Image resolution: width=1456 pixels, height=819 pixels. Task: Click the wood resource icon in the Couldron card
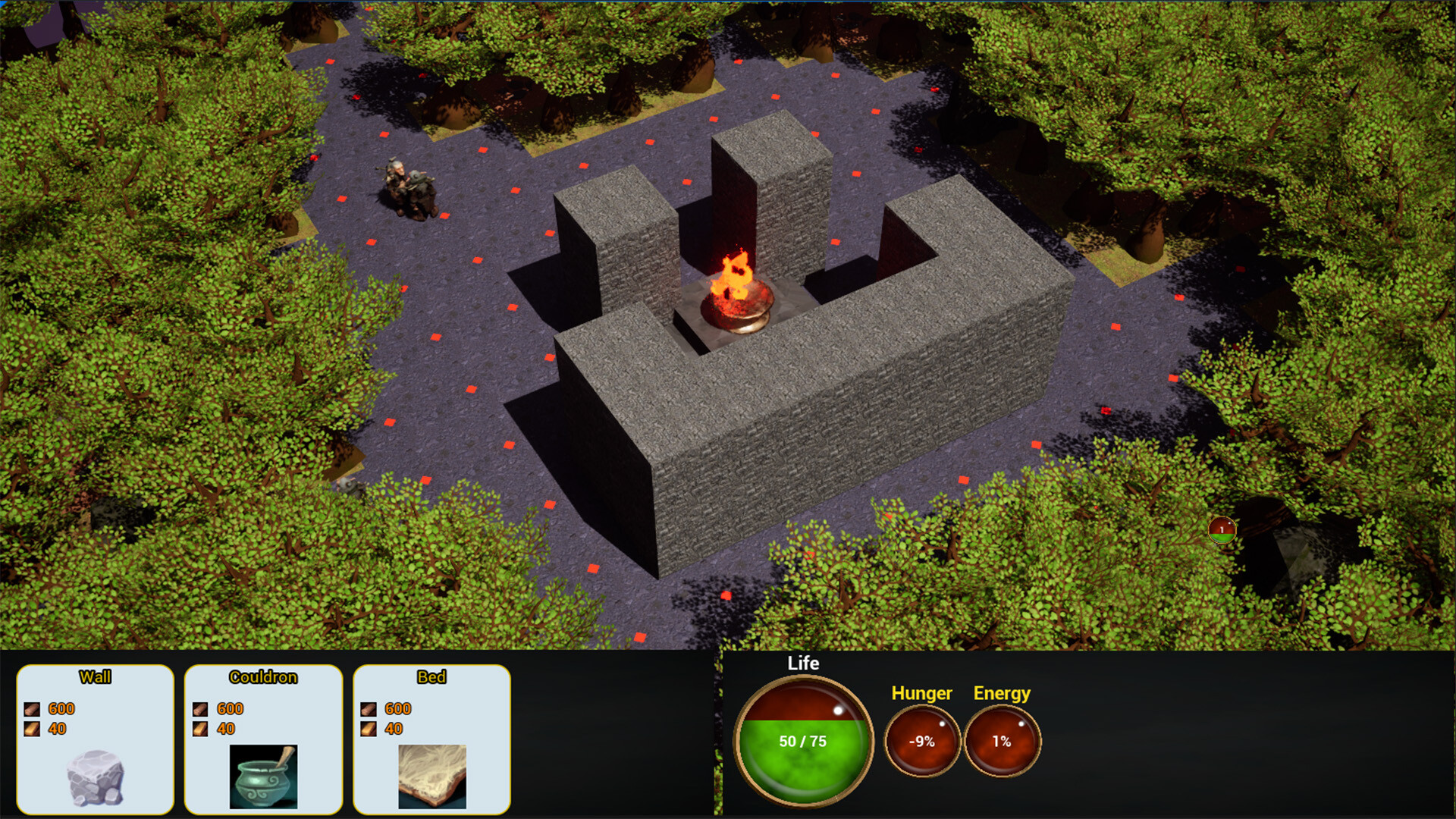(x=199, y=728)
